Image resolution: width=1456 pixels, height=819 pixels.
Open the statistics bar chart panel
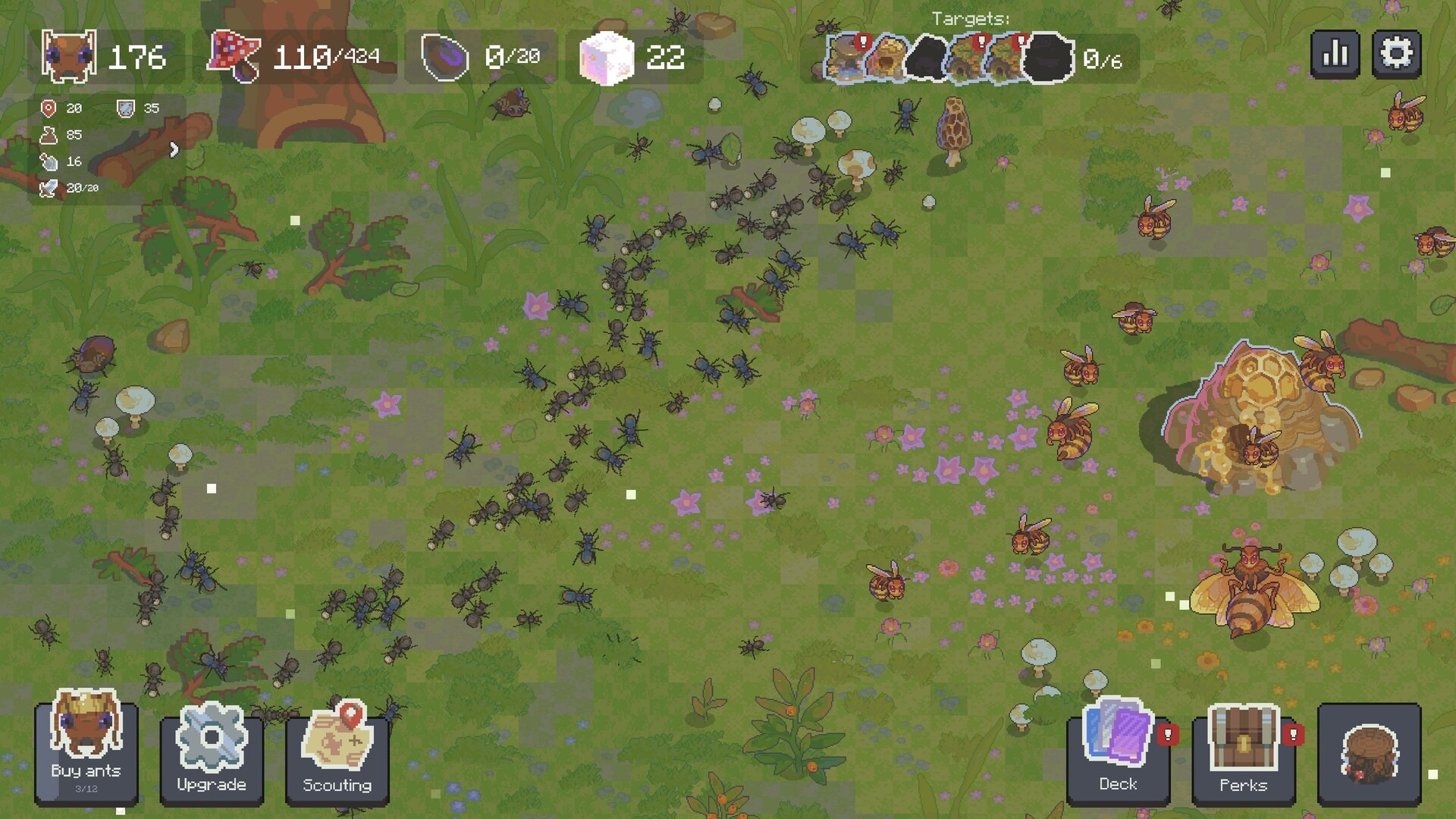1335,54
